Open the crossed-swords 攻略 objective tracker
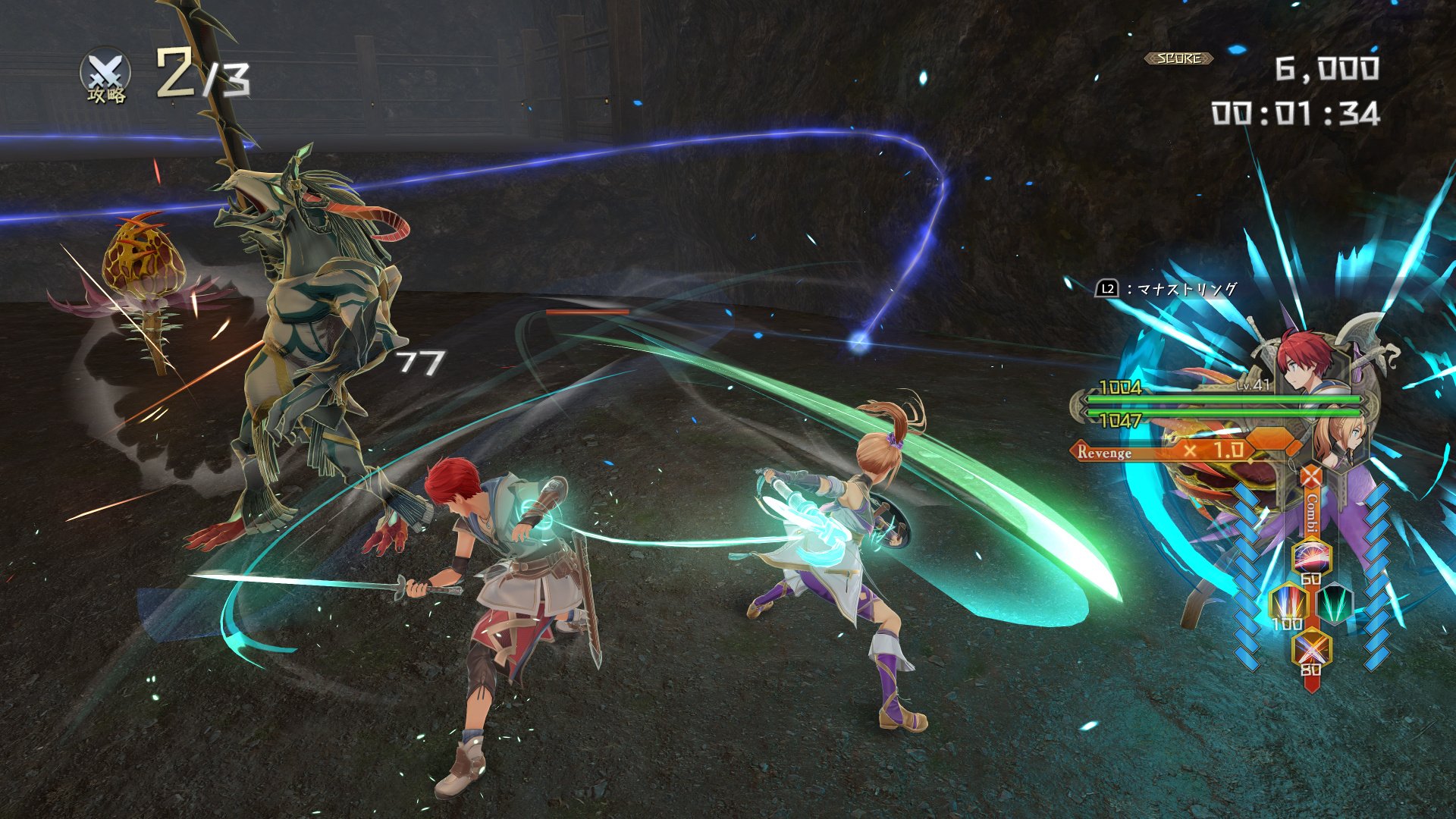 click(x=105, y=75)
